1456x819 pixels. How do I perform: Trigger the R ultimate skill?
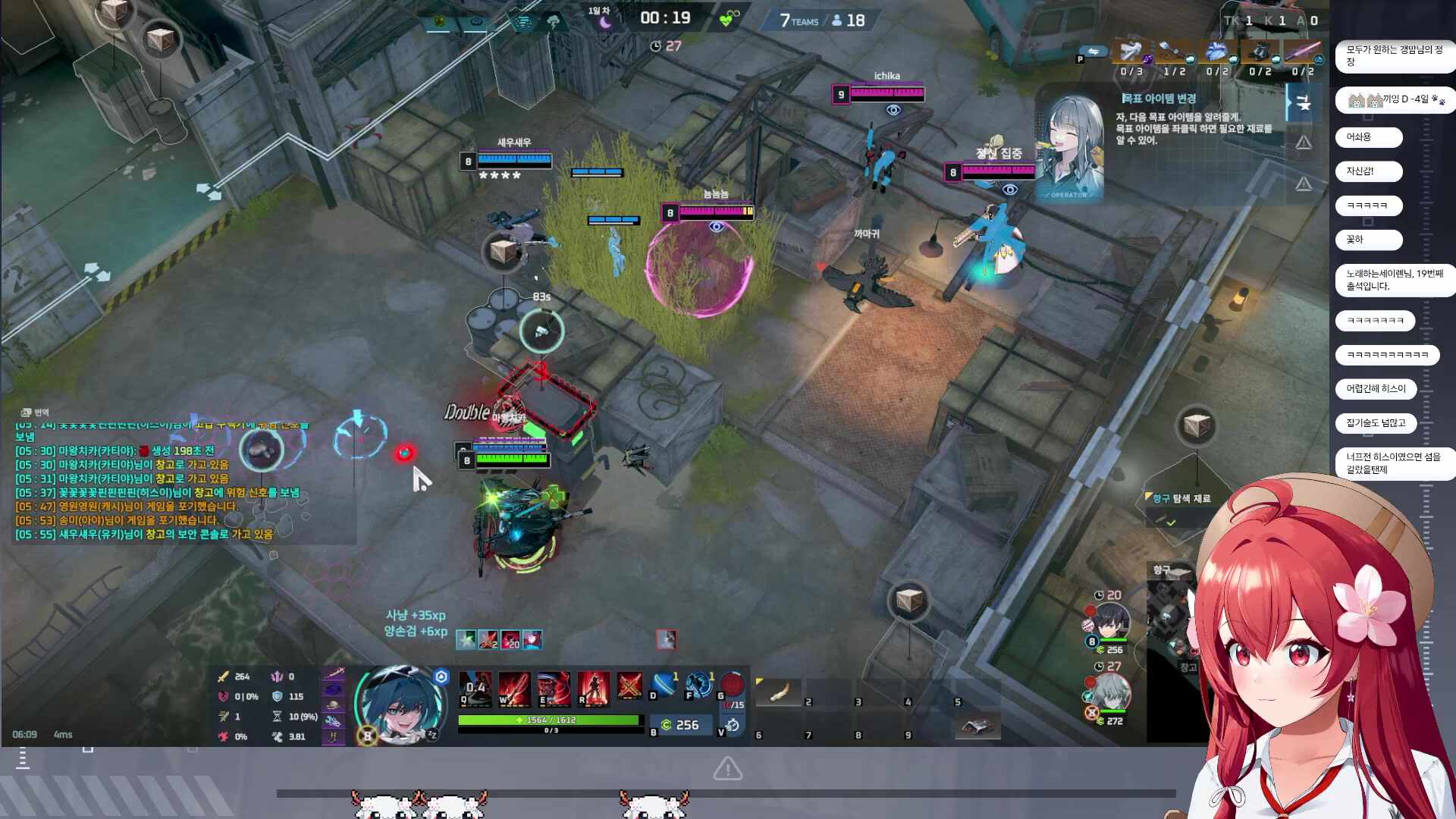click(593, 688)
